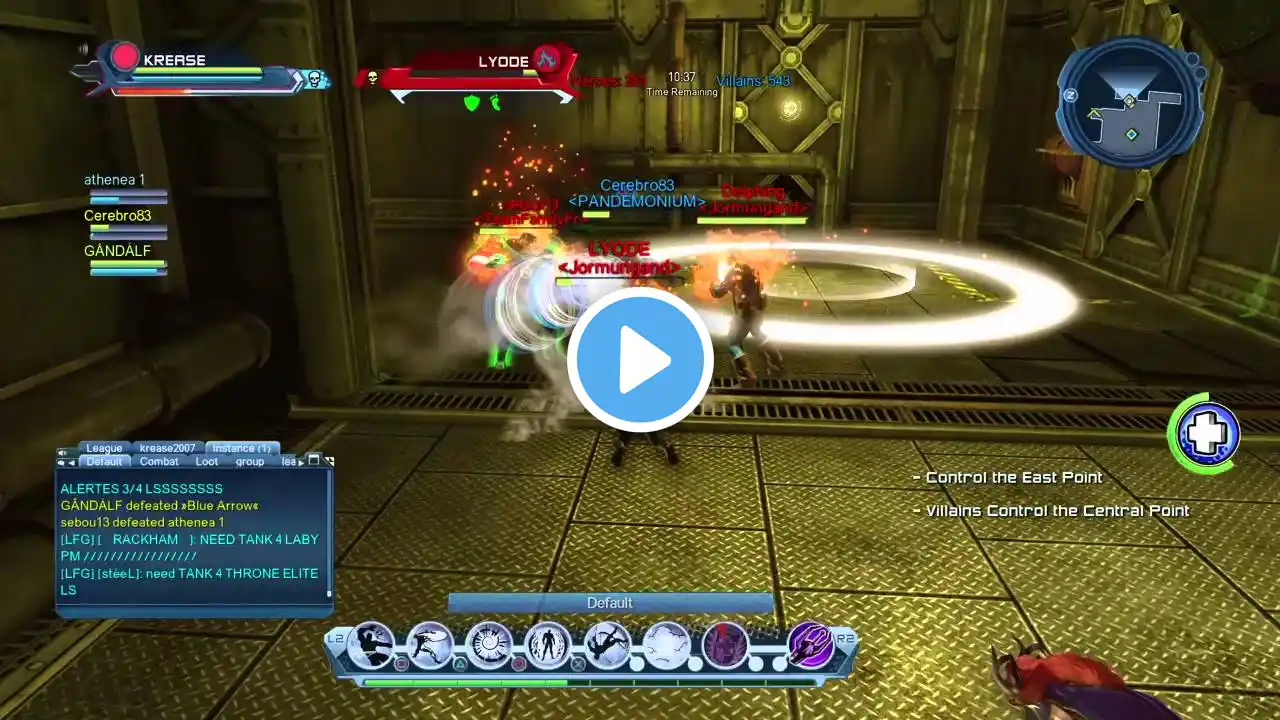Image resolution: width=1280 pixels, height=720 pixels.
Task: Open the circular minimap
Action: pyautogui.click(x=1129, y=104)
